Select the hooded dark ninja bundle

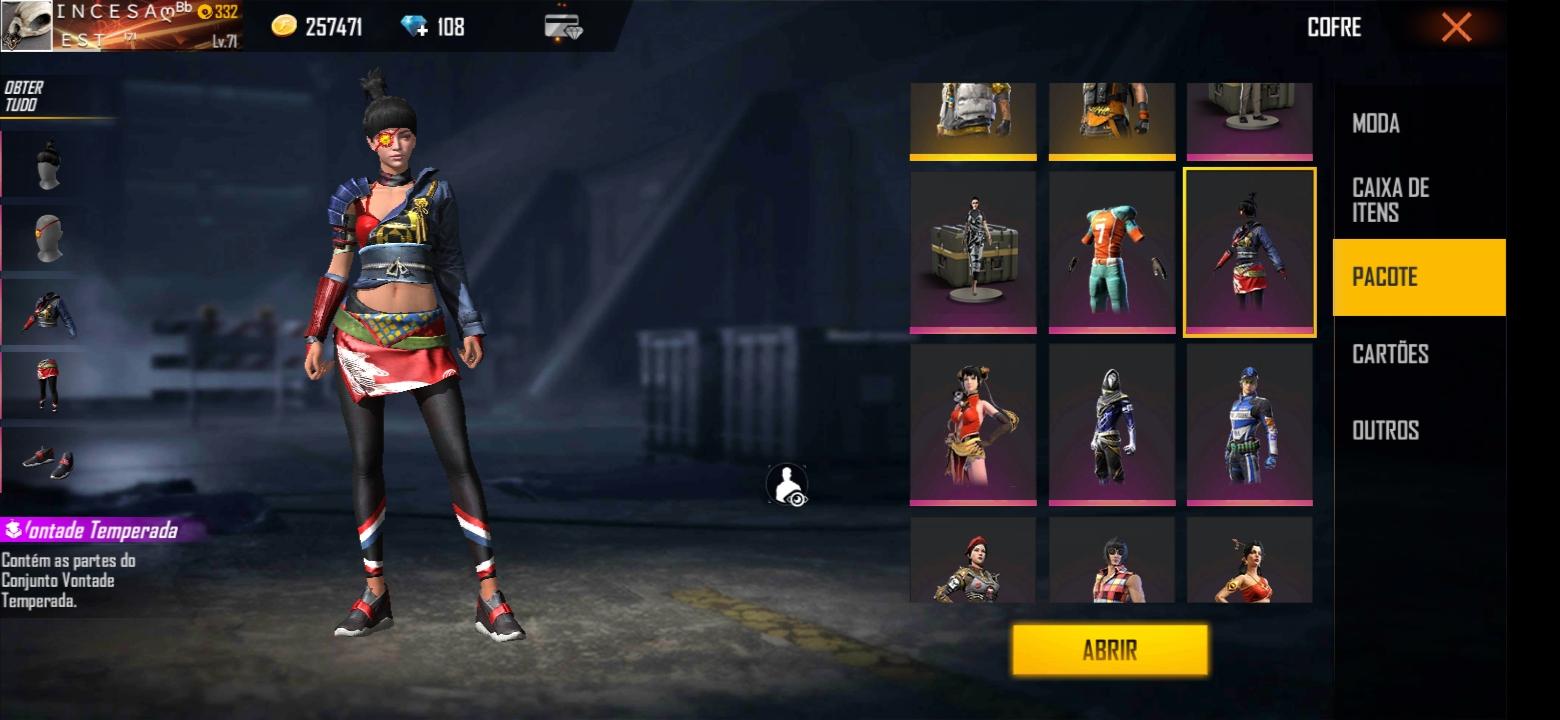[1111, 424]
